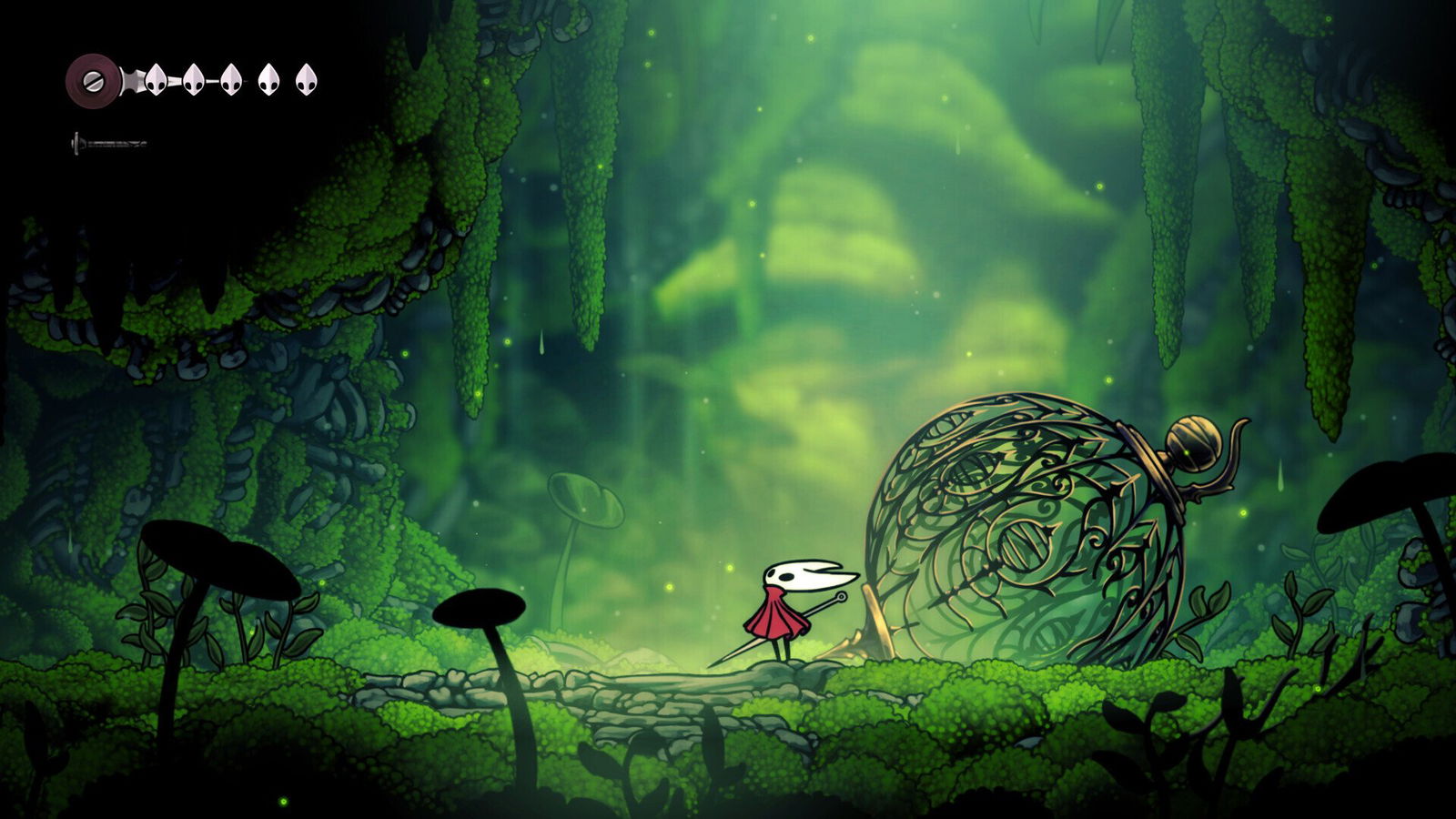This screenshot has width=1456, height=819.
Task: Click the second health mask icon
Action: [x=192, y=79]
